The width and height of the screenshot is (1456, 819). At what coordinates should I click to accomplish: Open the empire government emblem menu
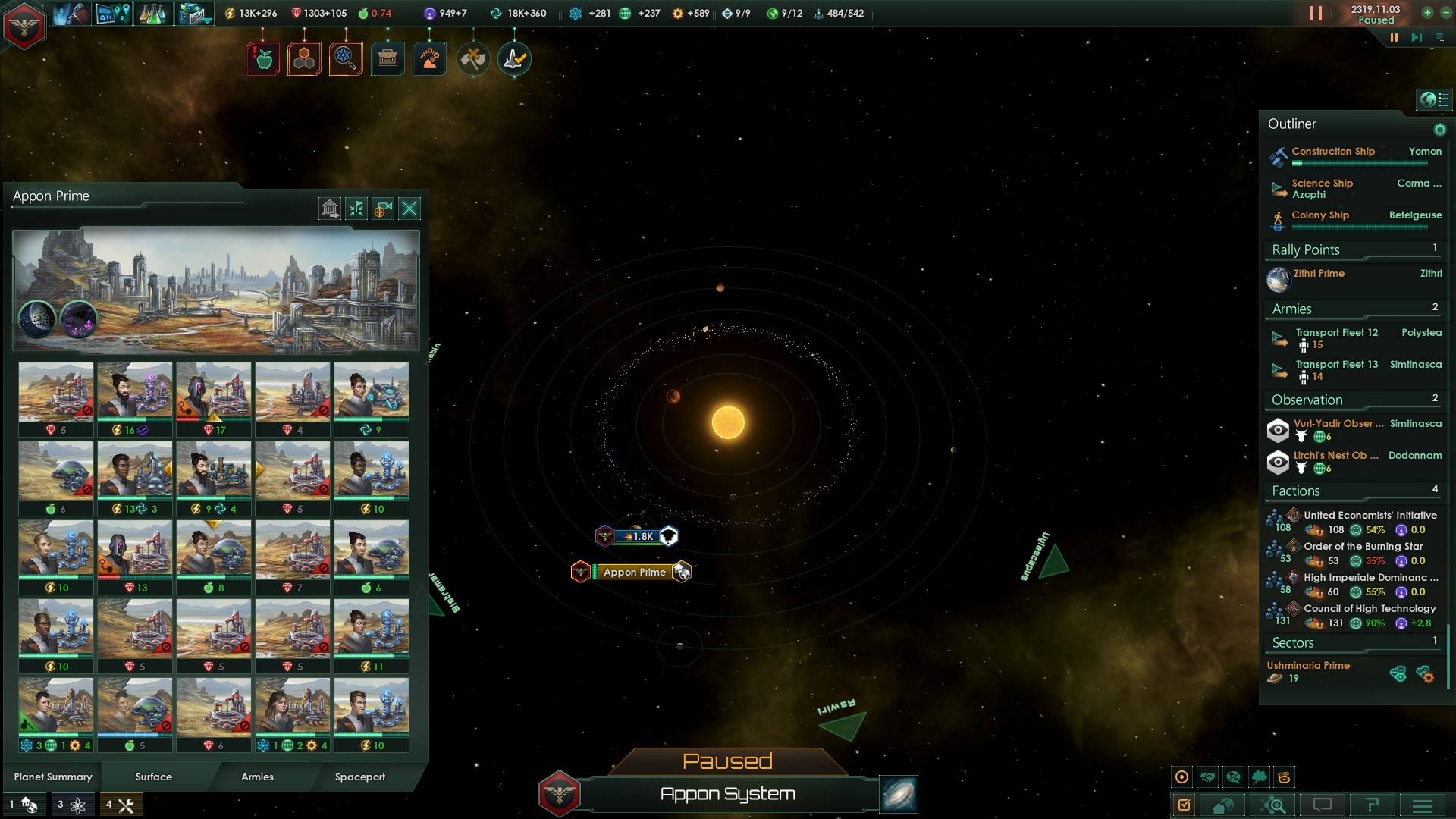(x=24, y=27)
